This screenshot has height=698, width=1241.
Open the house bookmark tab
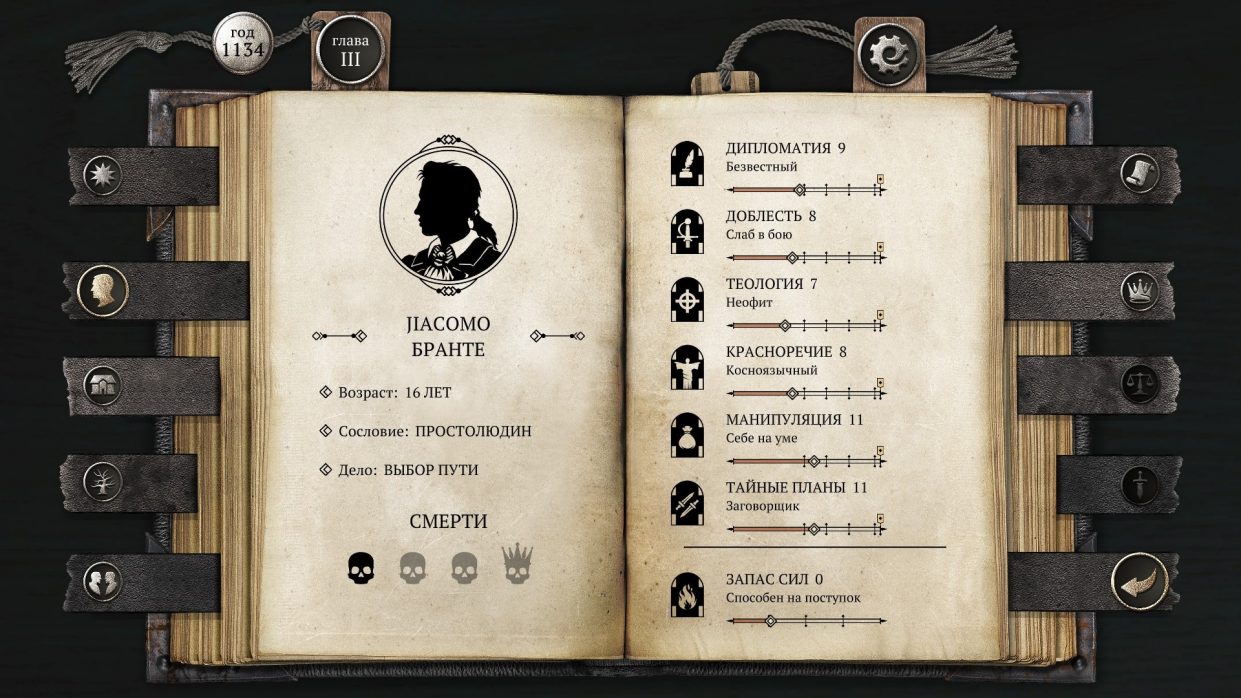103,385
